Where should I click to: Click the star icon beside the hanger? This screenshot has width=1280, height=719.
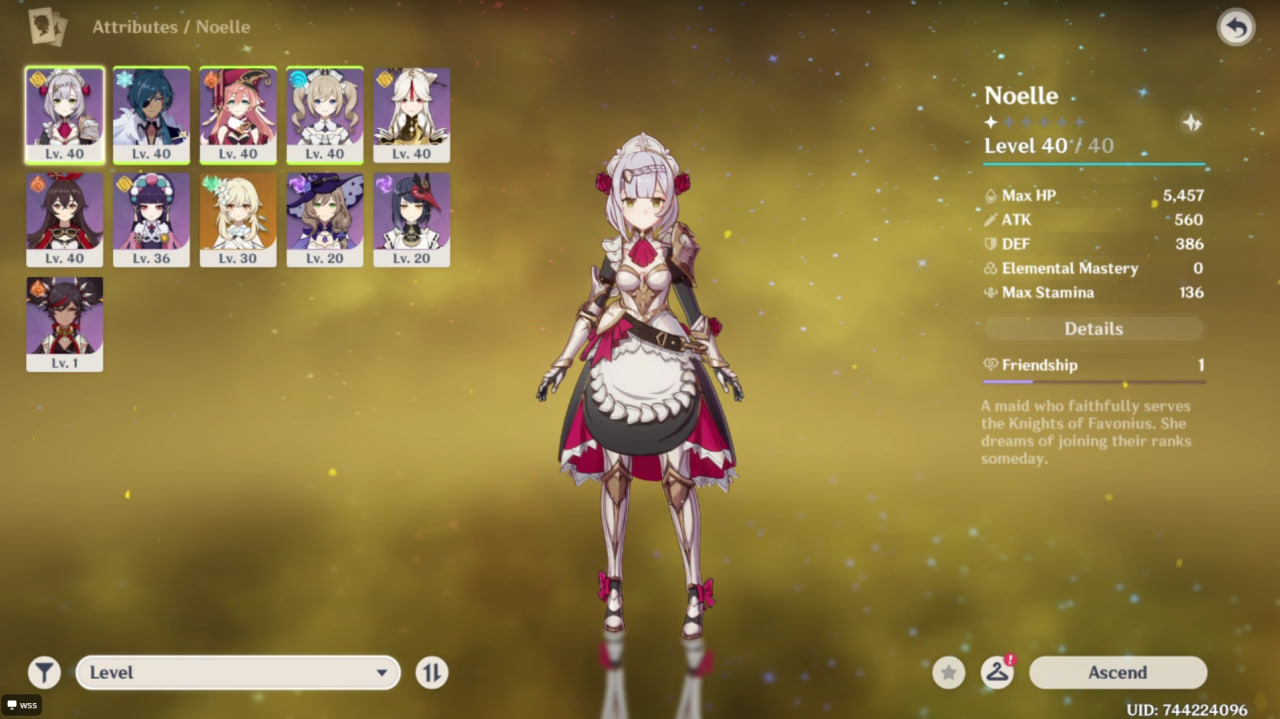click(949, 673)
